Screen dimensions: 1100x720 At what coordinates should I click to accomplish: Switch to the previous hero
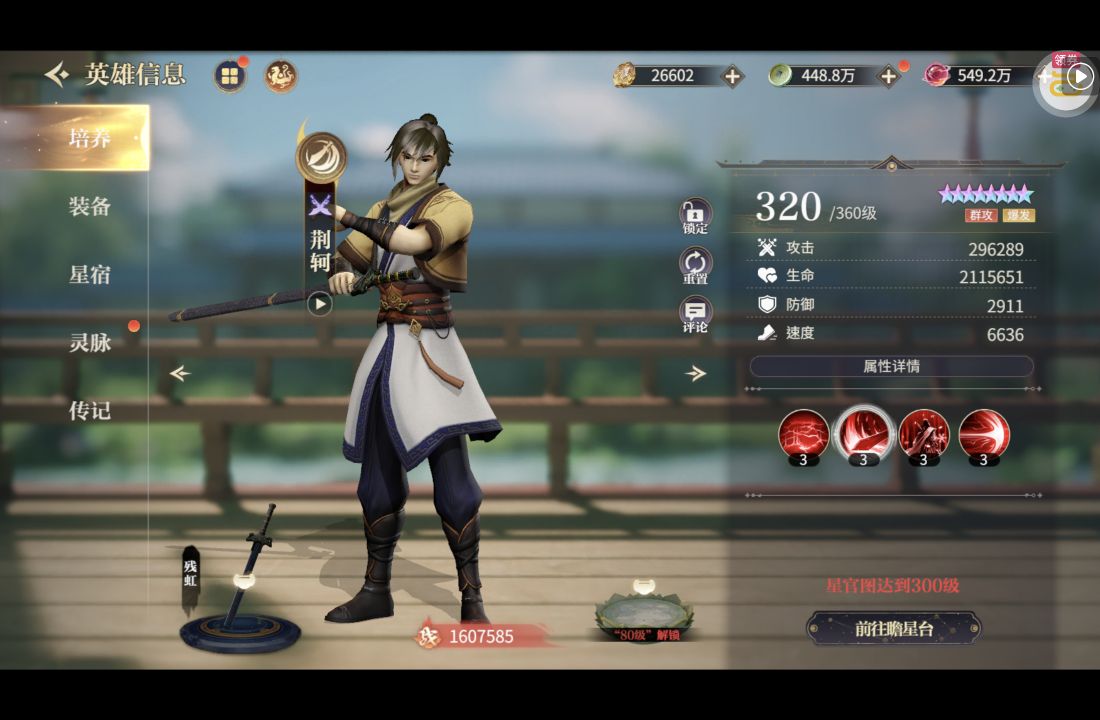point(180,374)
